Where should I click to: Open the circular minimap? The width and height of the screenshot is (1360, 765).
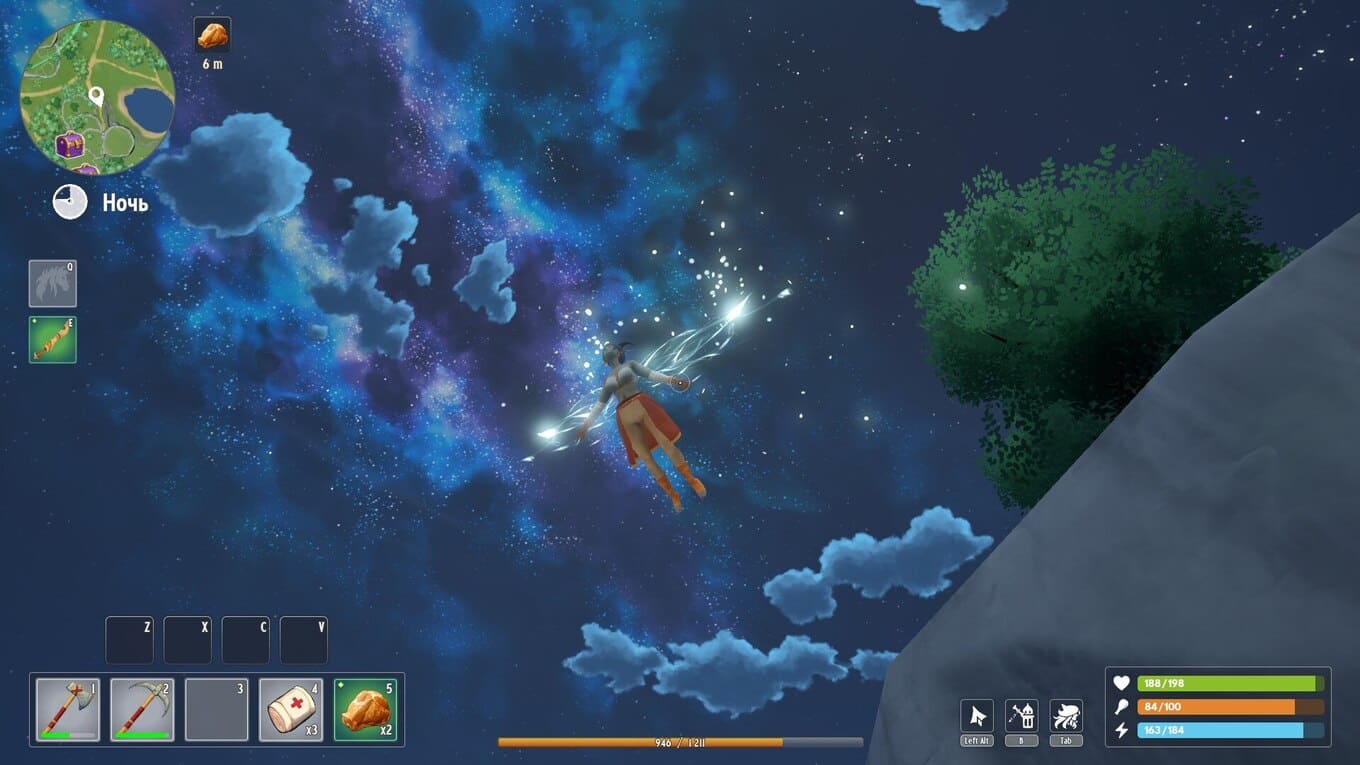[97, 97]
